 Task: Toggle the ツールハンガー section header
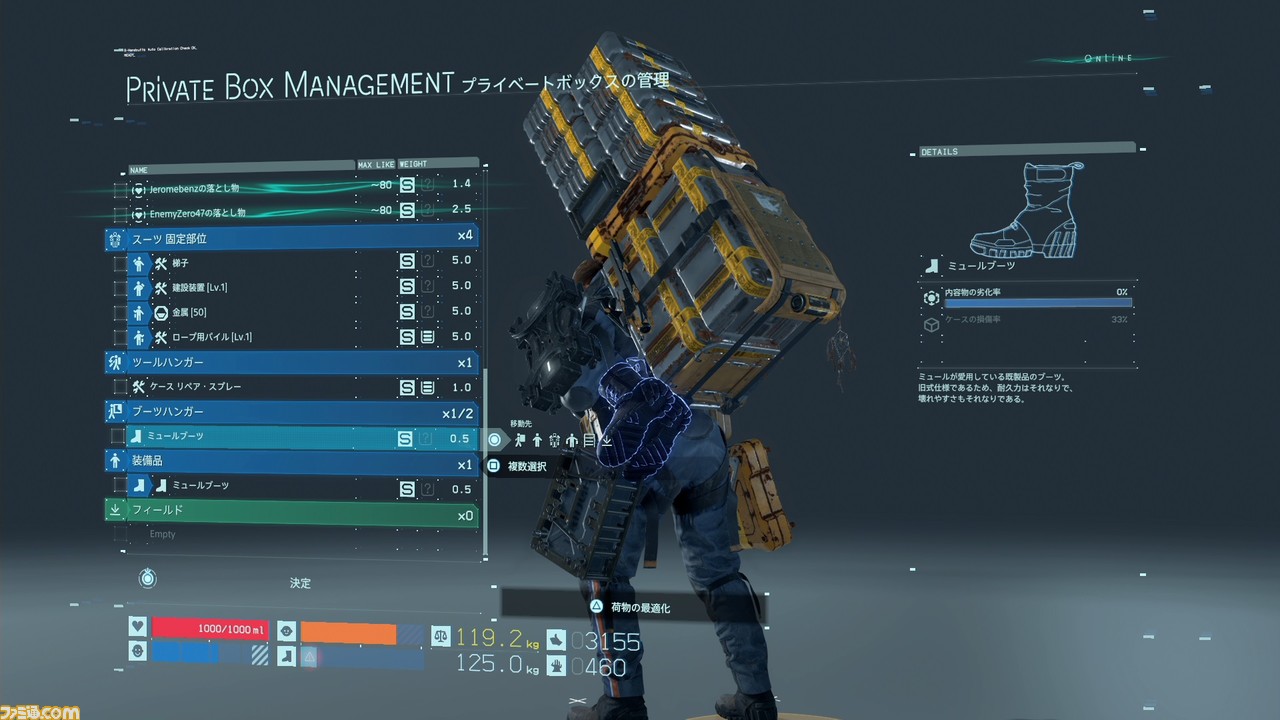tap(290, 362)
